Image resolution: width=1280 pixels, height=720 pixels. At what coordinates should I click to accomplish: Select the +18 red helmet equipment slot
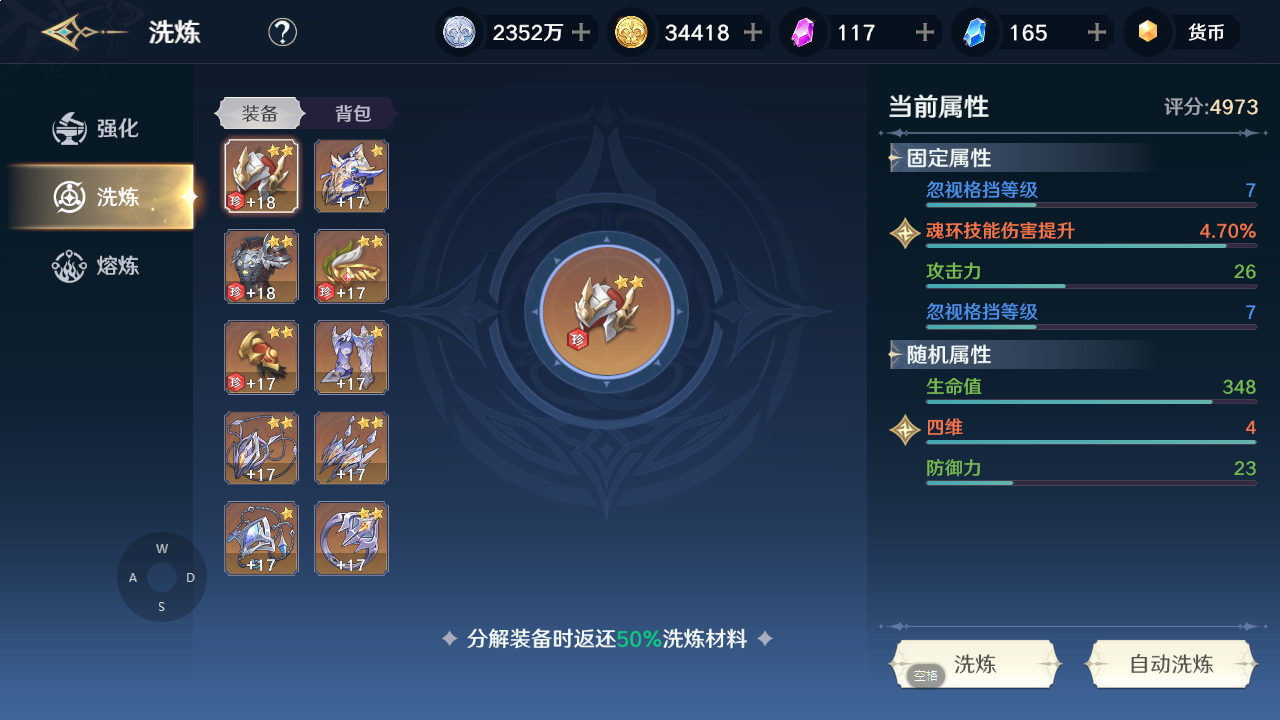(261, 176)
